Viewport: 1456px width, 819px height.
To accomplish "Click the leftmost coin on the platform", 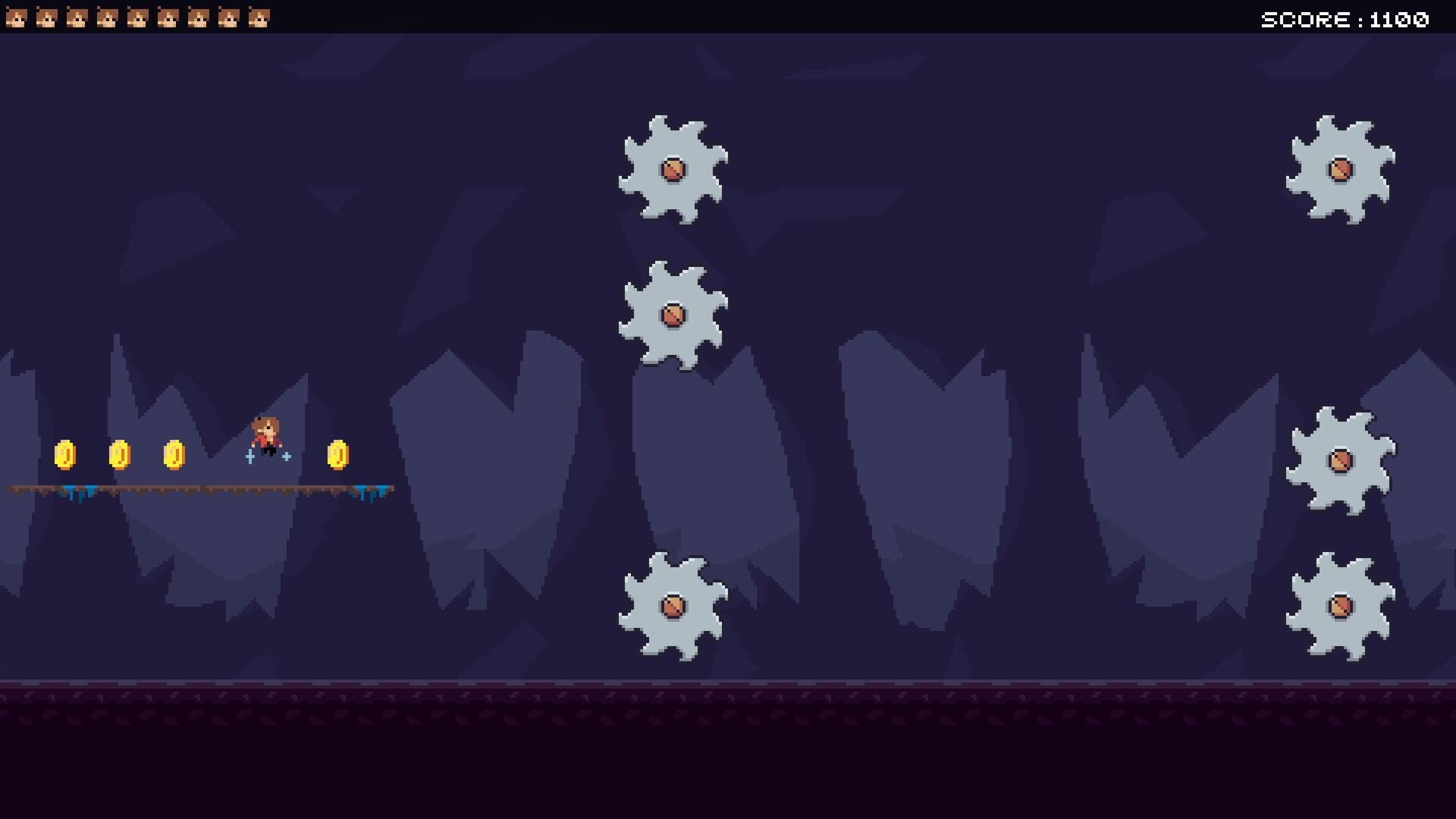I will [x=67, y=455].
